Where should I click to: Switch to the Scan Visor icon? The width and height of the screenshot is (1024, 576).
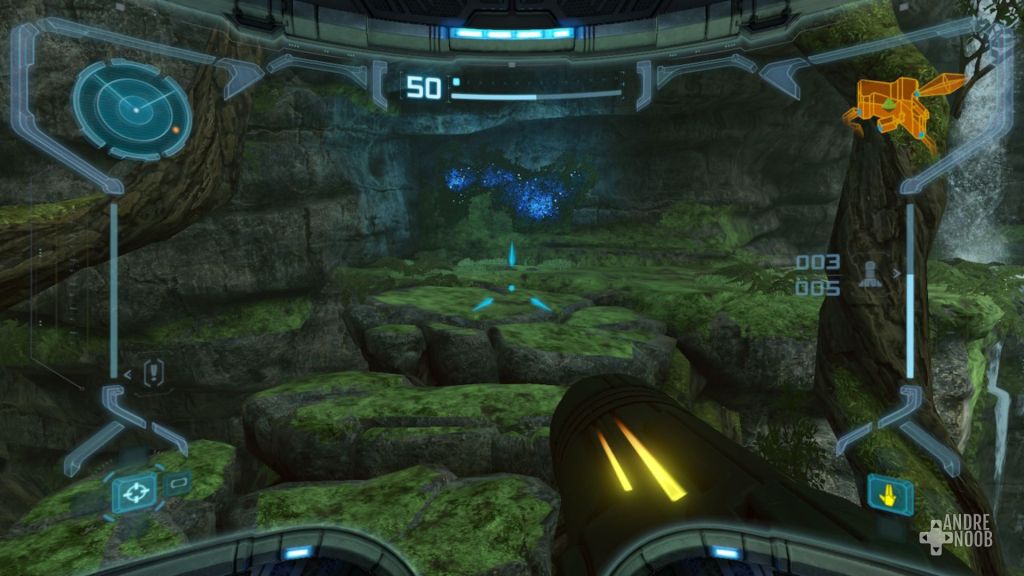[177, 484]
